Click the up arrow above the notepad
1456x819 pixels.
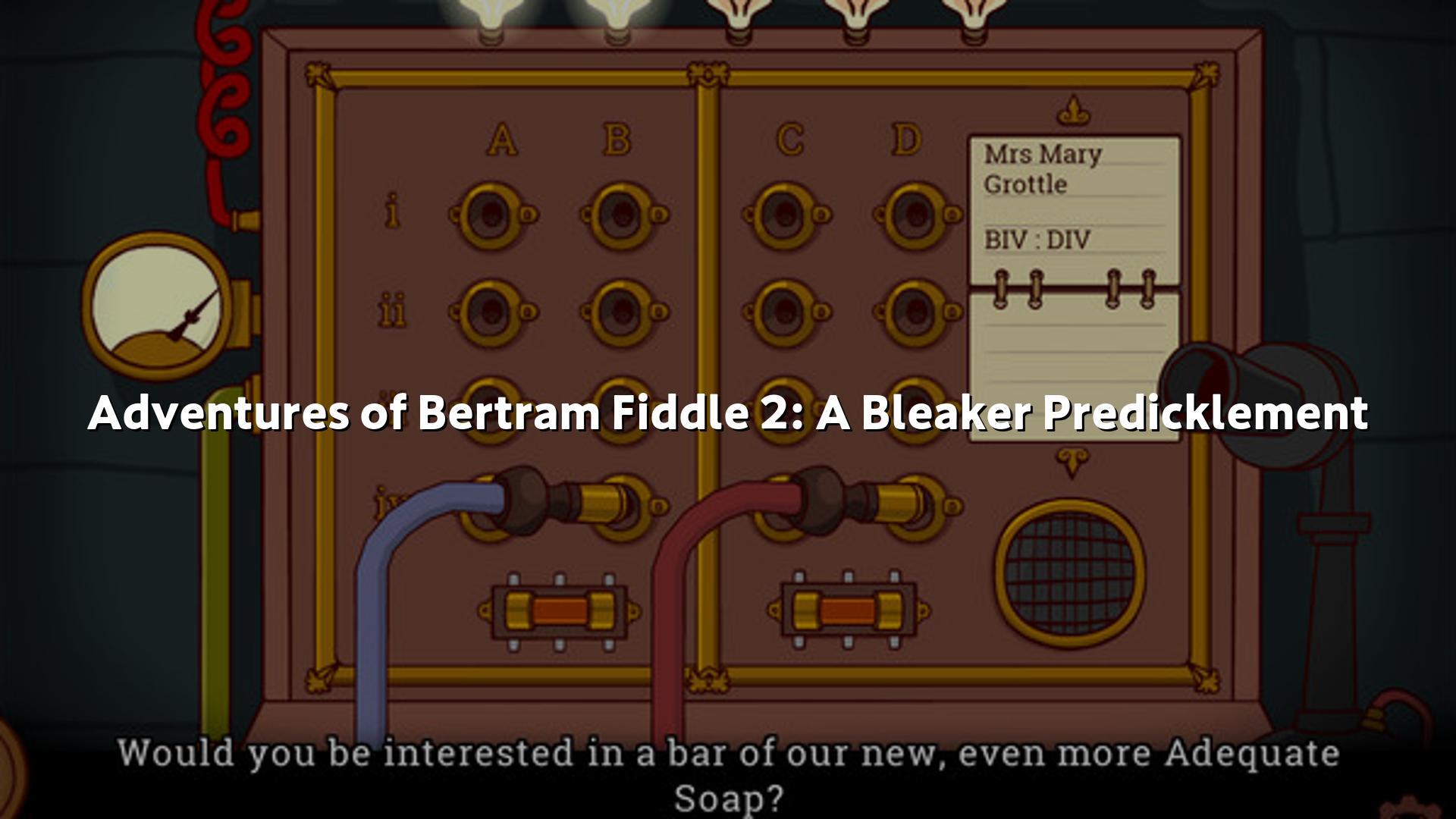tap(1074, 112)
